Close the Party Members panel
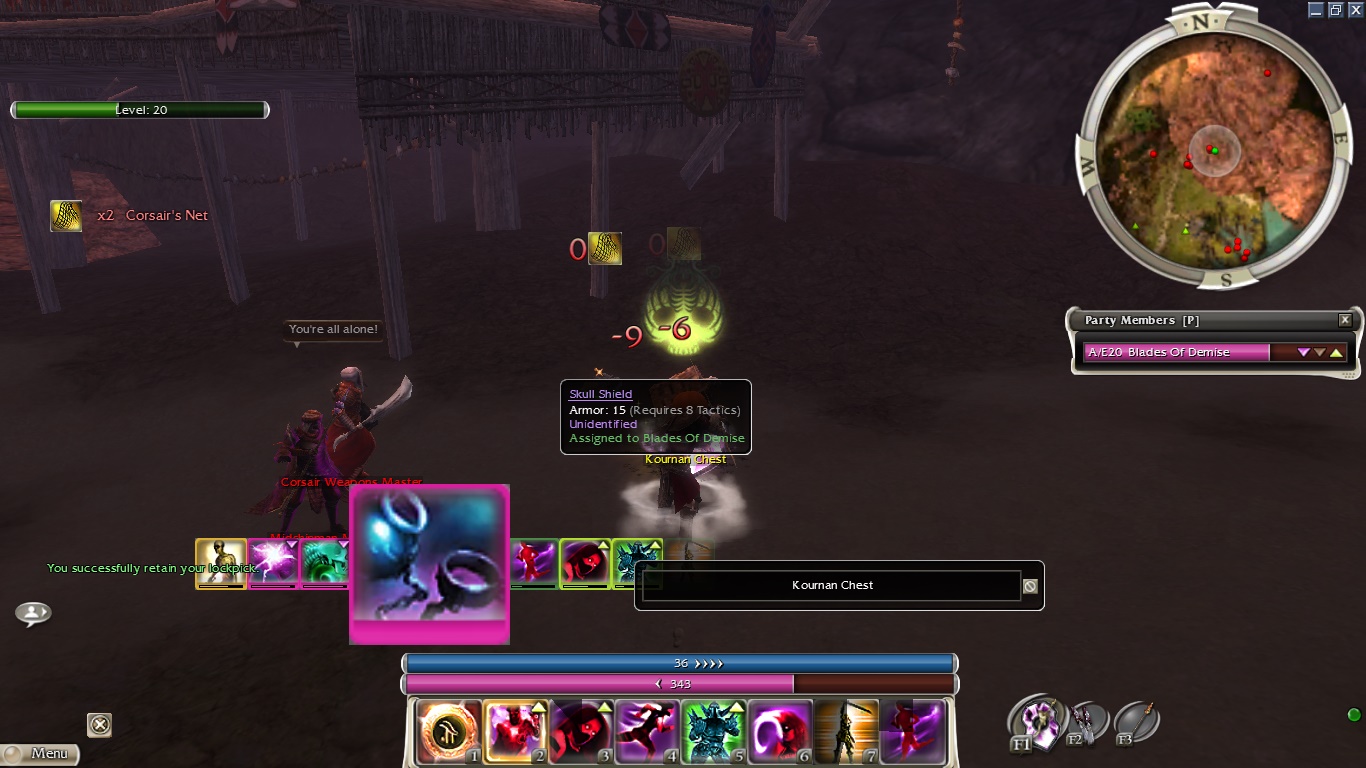 (x=1345, y=320)
